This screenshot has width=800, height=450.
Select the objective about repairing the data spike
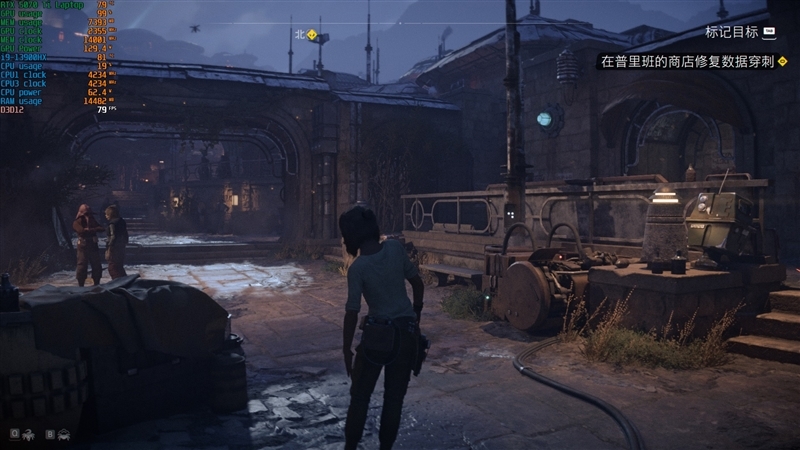(x=687, y=61)
